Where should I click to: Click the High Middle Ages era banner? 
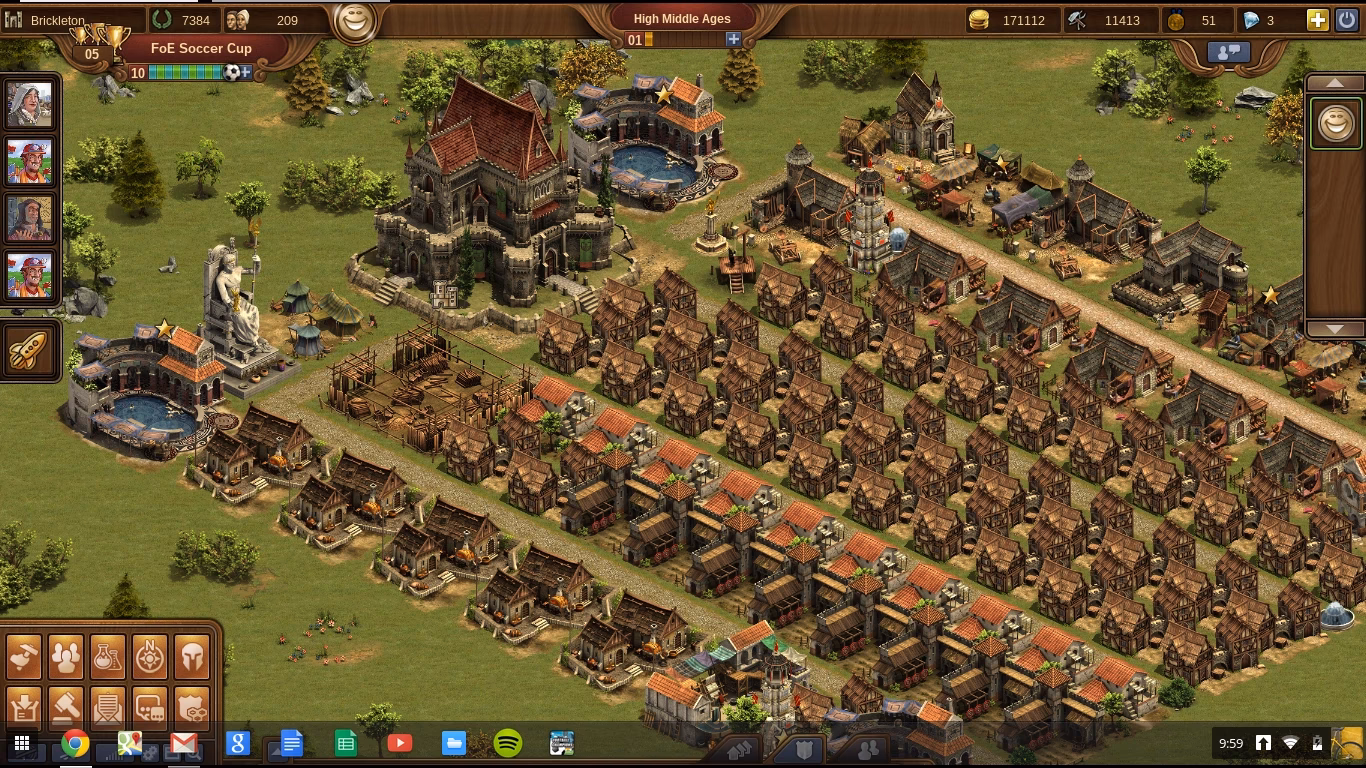(x=681, y=18)
